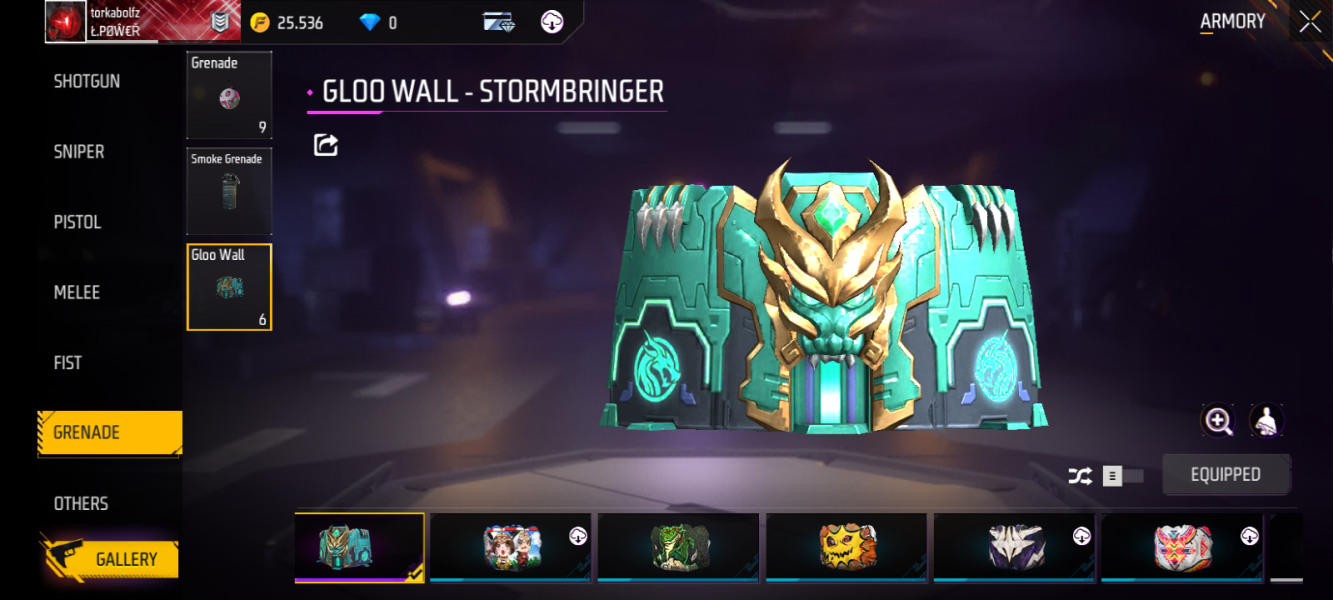Show the Melee weapons category
1333x600 pixels.
77,293
